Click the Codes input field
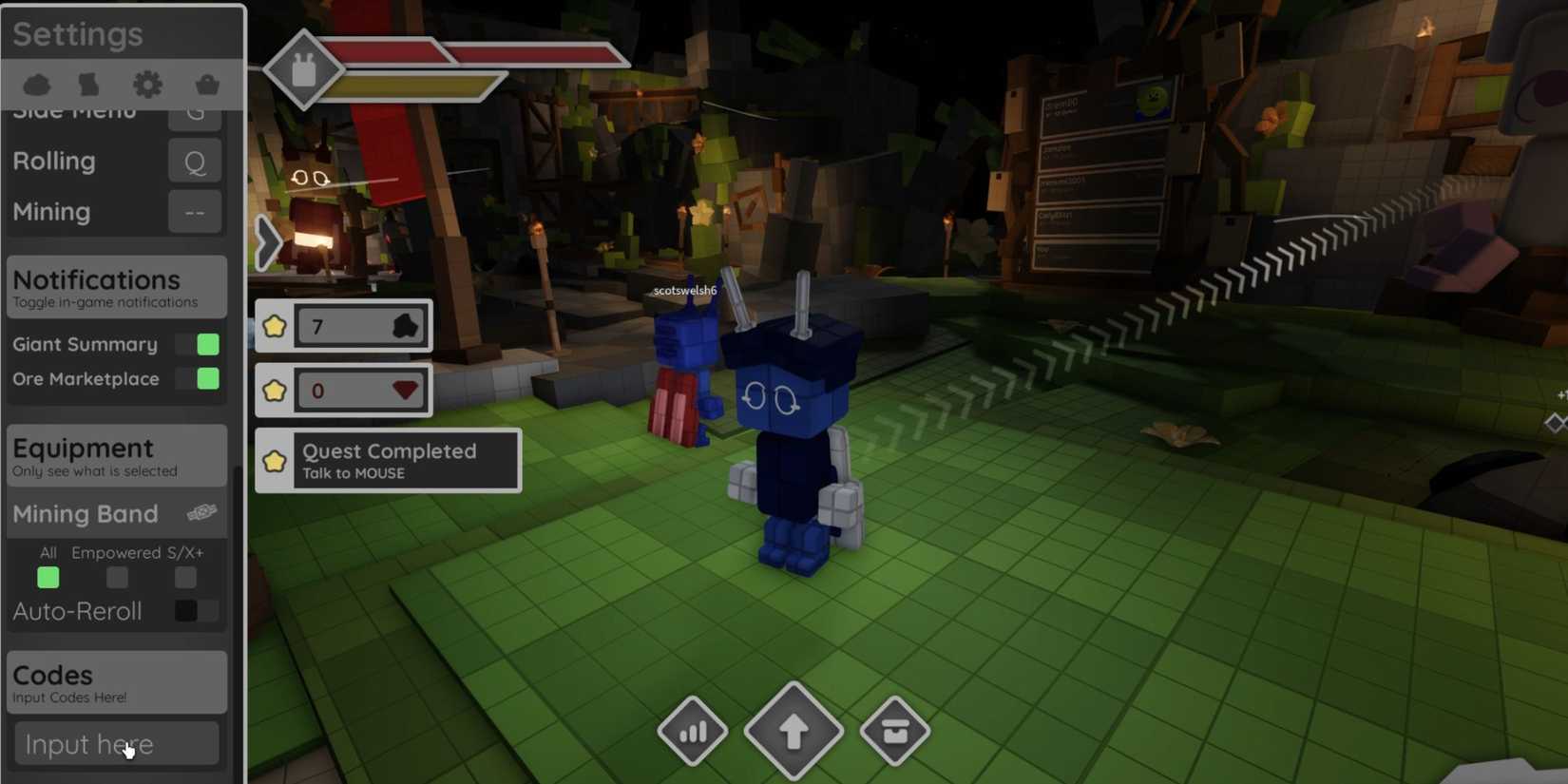 (x=116, y=744)
